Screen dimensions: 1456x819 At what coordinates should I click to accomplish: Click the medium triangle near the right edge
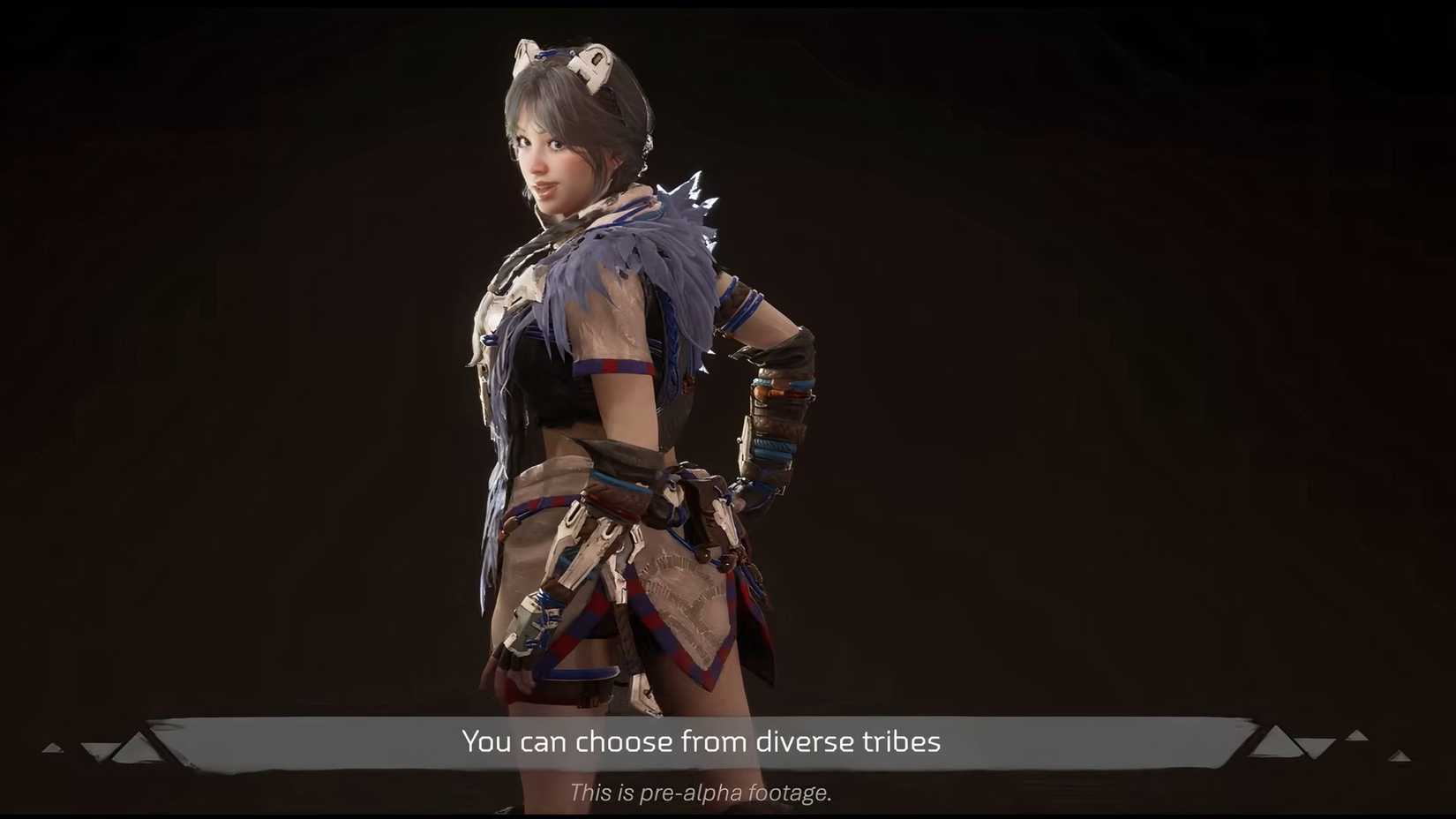pos(1357,735)
